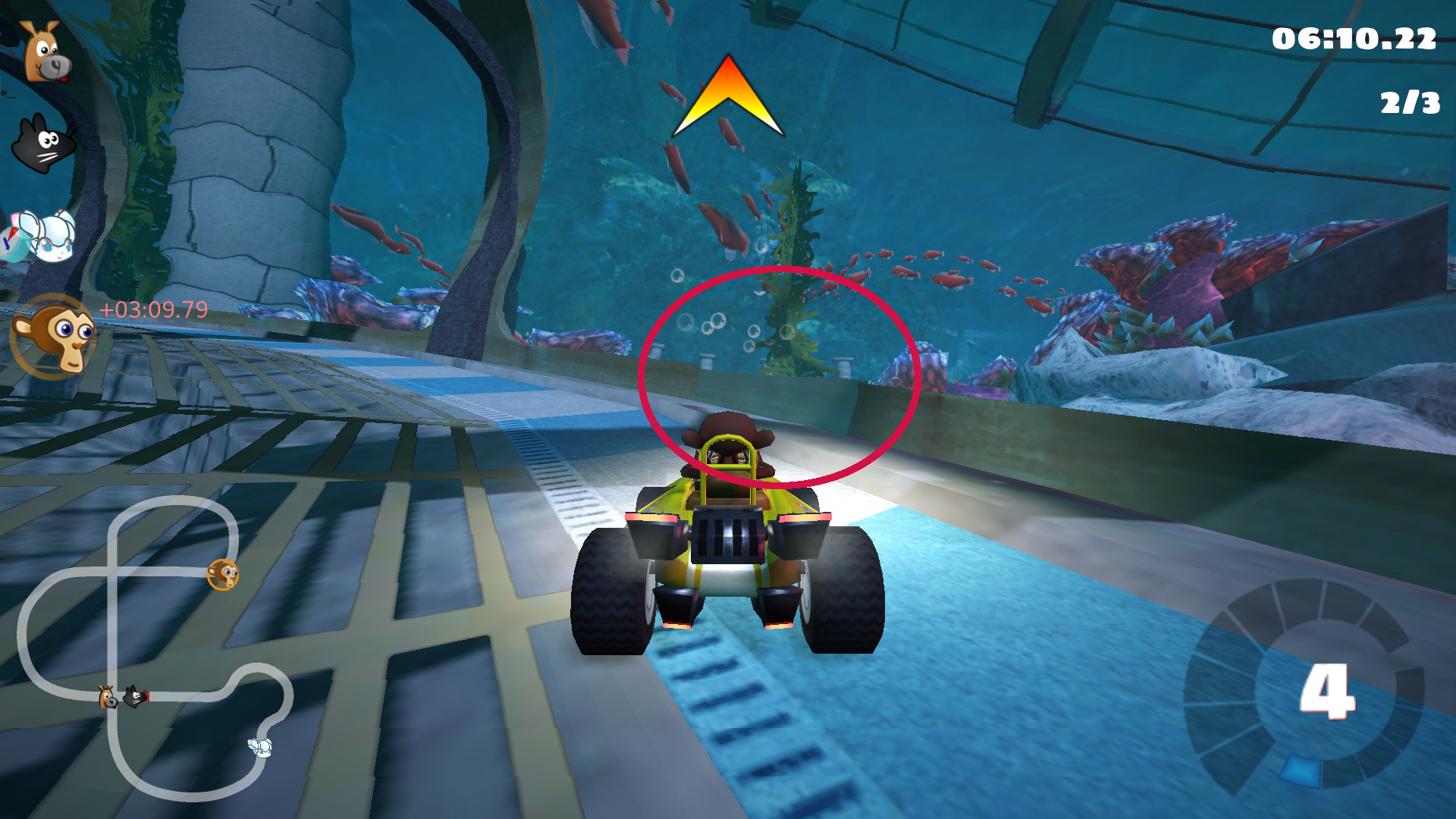
Task: Select the white bunny racer icon
Action: 43,235
